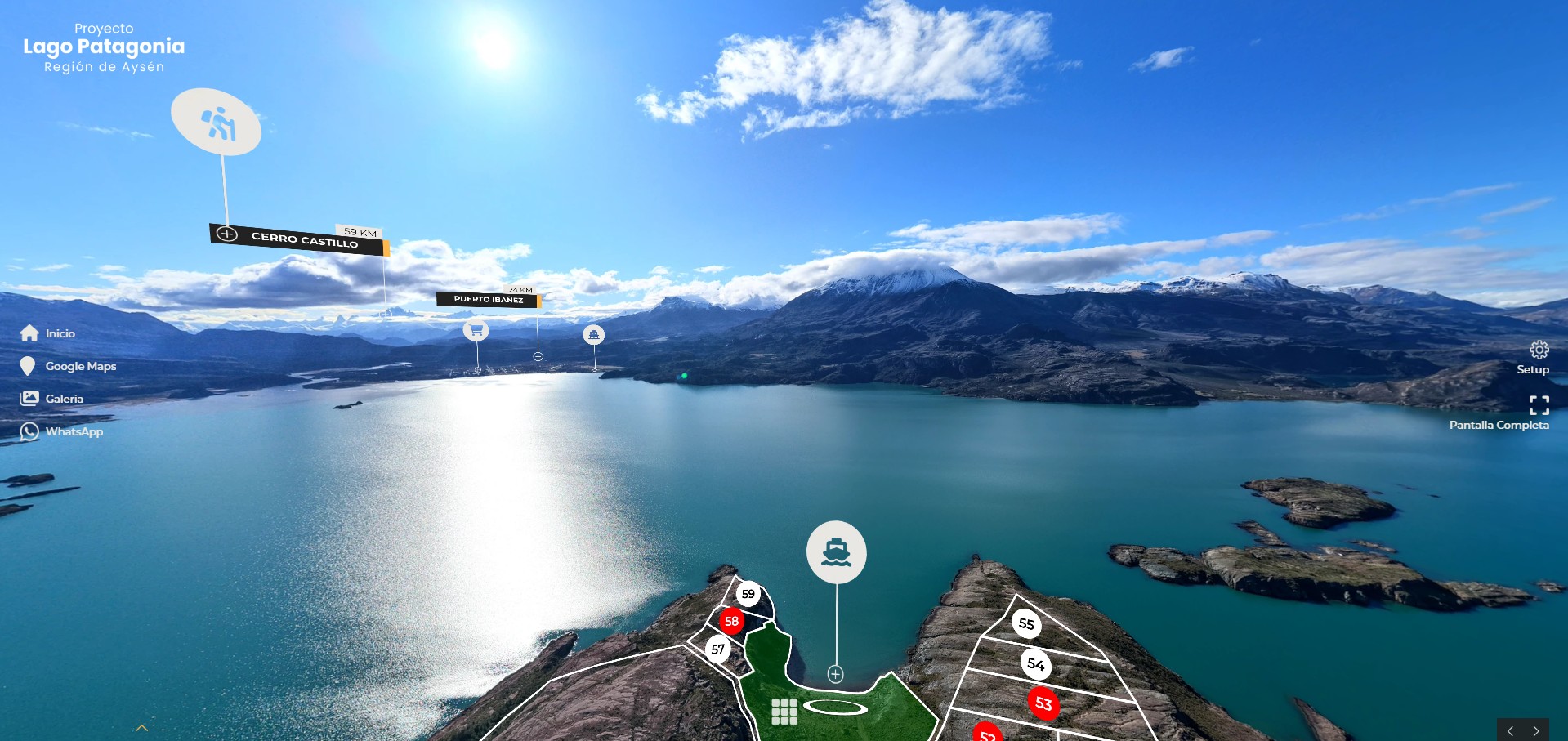Viewport: 1568px width, 741px height.
Task: Click the white grid icon on green area
Action: point(784,712)
